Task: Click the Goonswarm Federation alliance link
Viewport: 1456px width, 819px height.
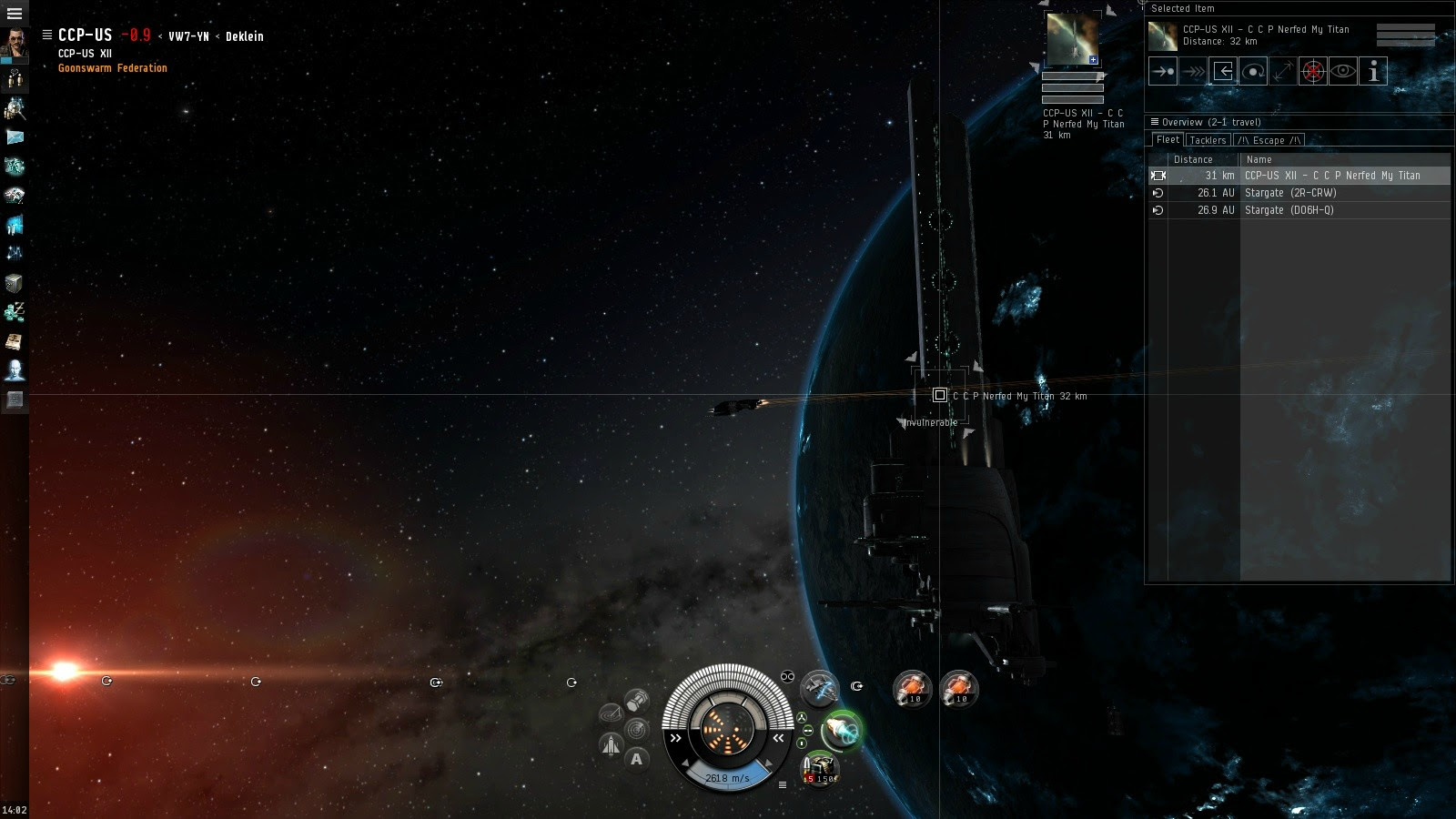Action: pos(113,68)
